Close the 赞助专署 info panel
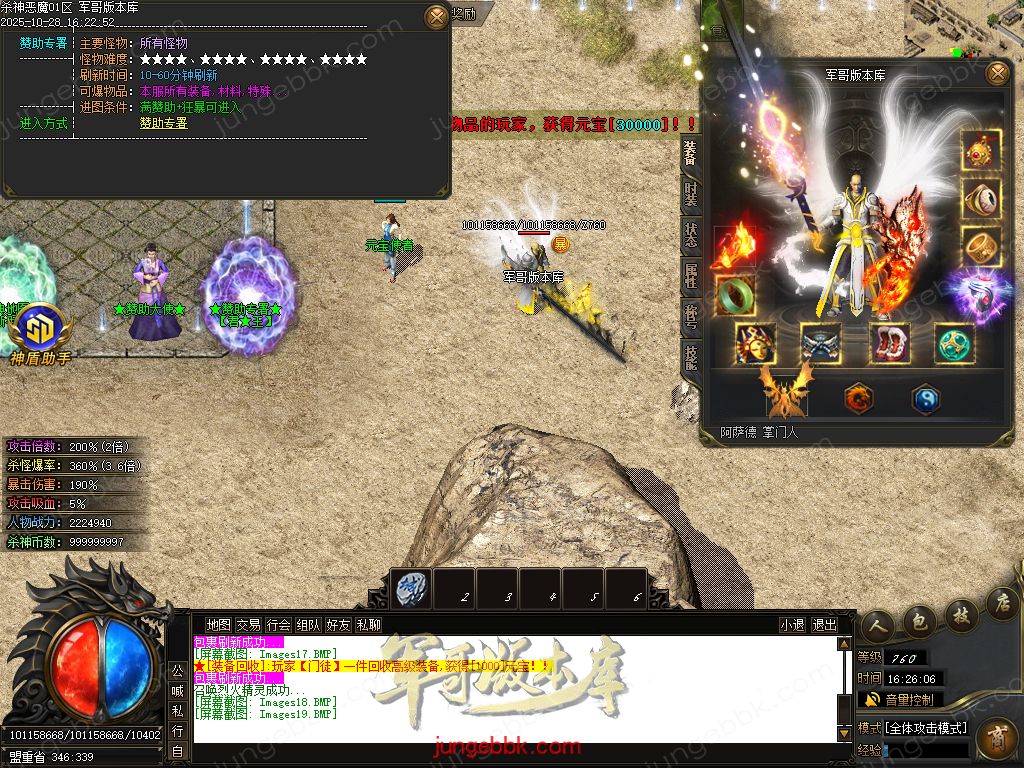The image size is (1024, 768). pos(437,17)
